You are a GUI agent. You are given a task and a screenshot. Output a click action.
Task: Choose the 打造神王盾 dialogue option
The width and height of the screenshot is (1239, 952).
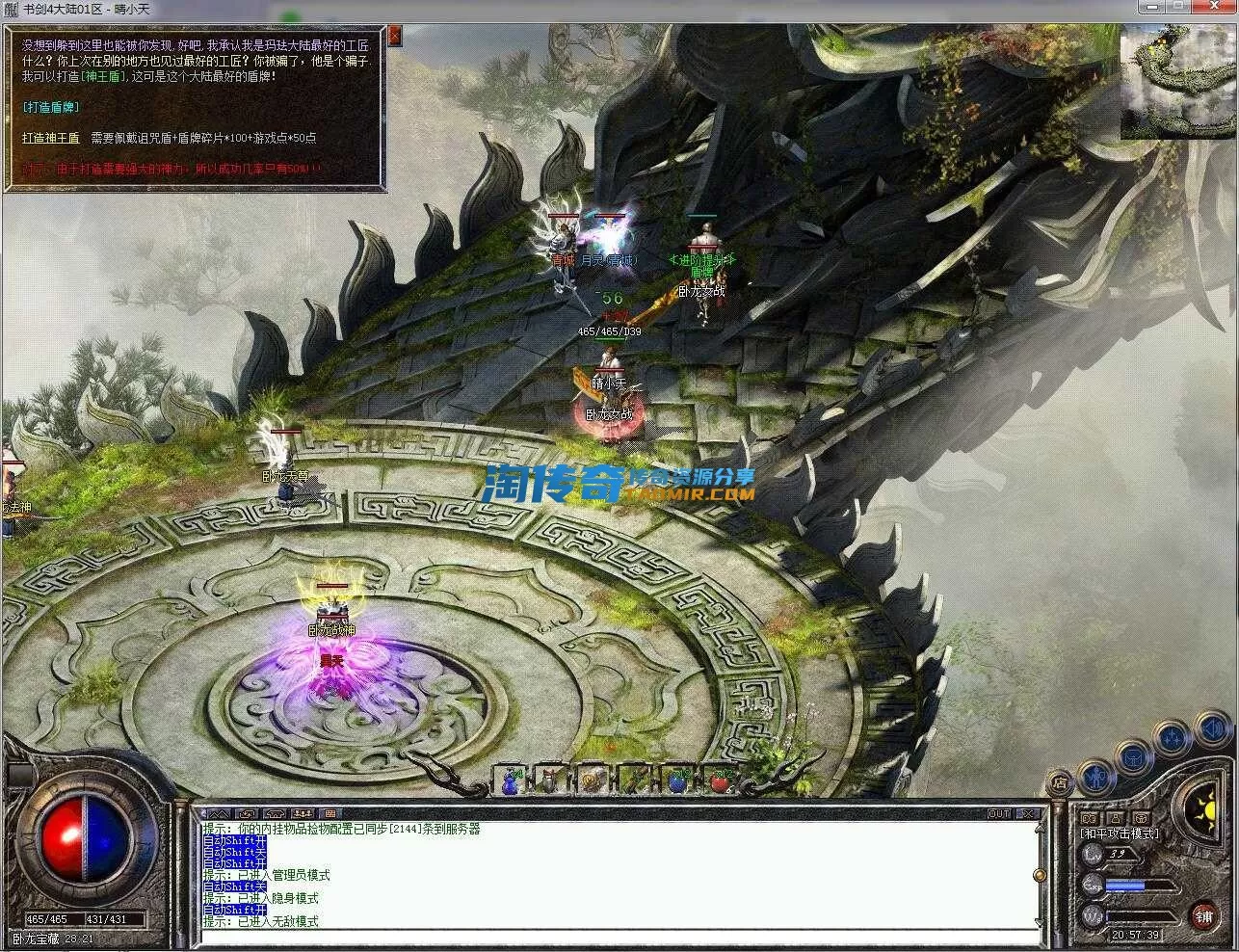(x=51, y=138)
